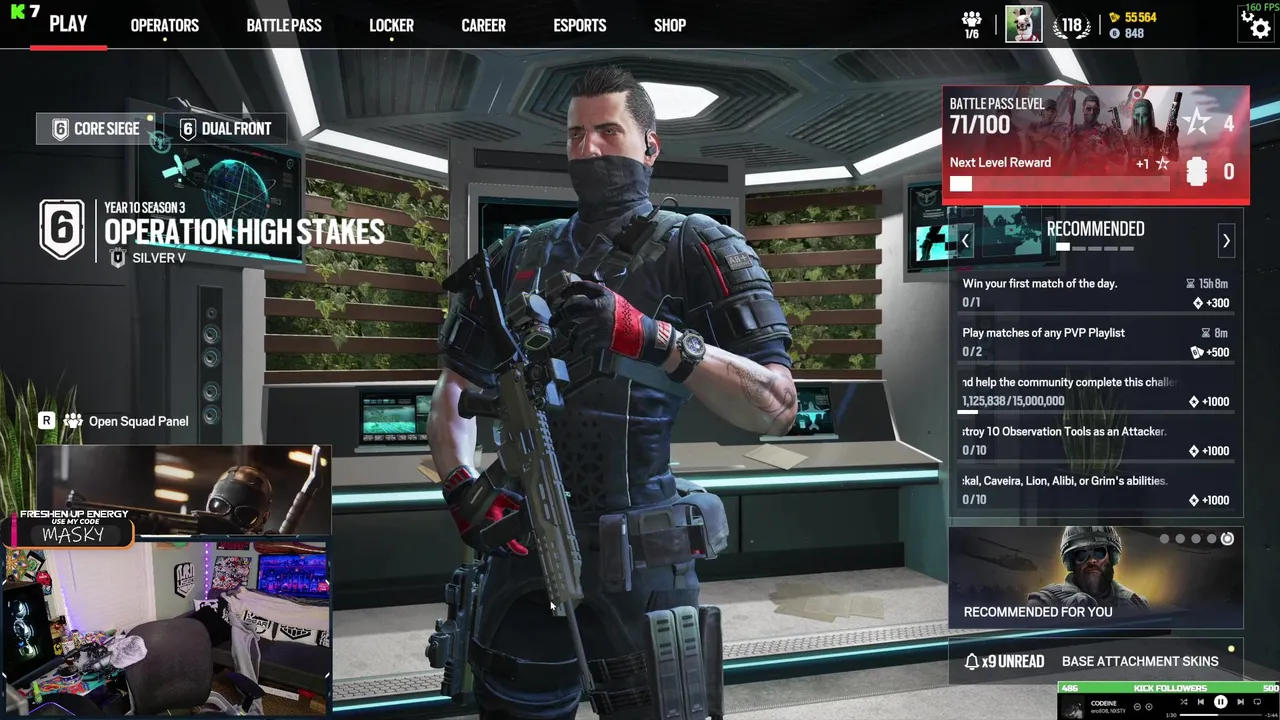Image resolution: width=1280 pixels, height=720 pixels.
Task: Open the Battle Pass Level panel
Action: 1095,145
